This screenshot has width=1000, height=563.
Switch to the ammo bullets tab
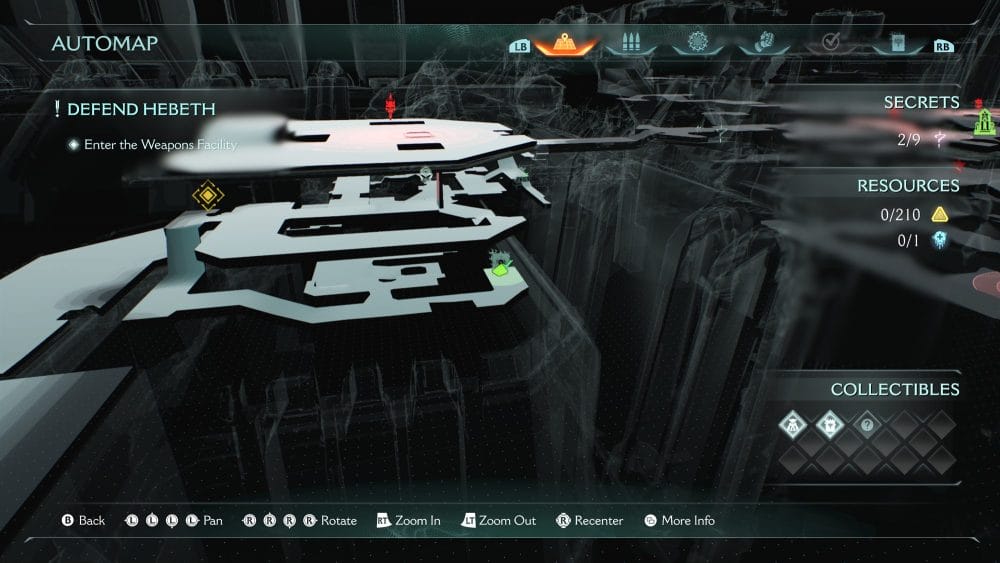click(x=630, y=44)
